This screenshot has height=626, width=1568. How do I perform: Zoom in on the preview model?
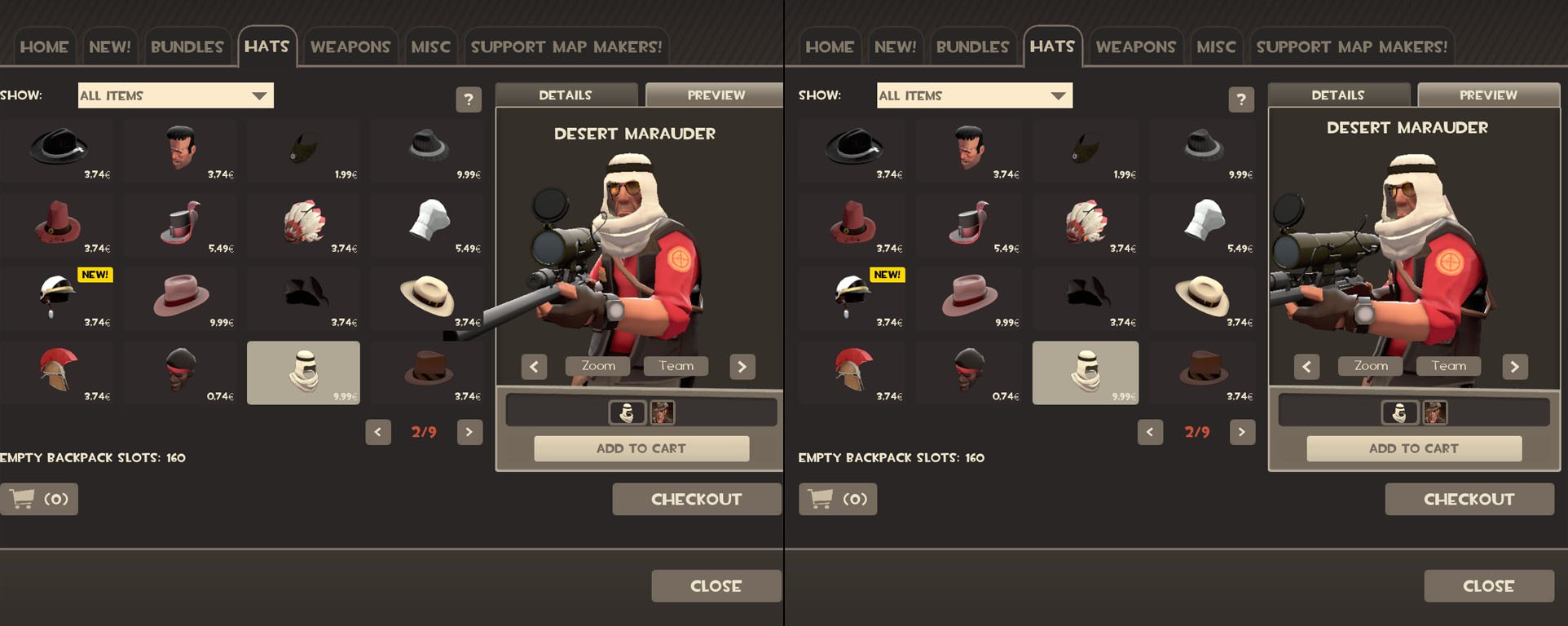(597, 366)
